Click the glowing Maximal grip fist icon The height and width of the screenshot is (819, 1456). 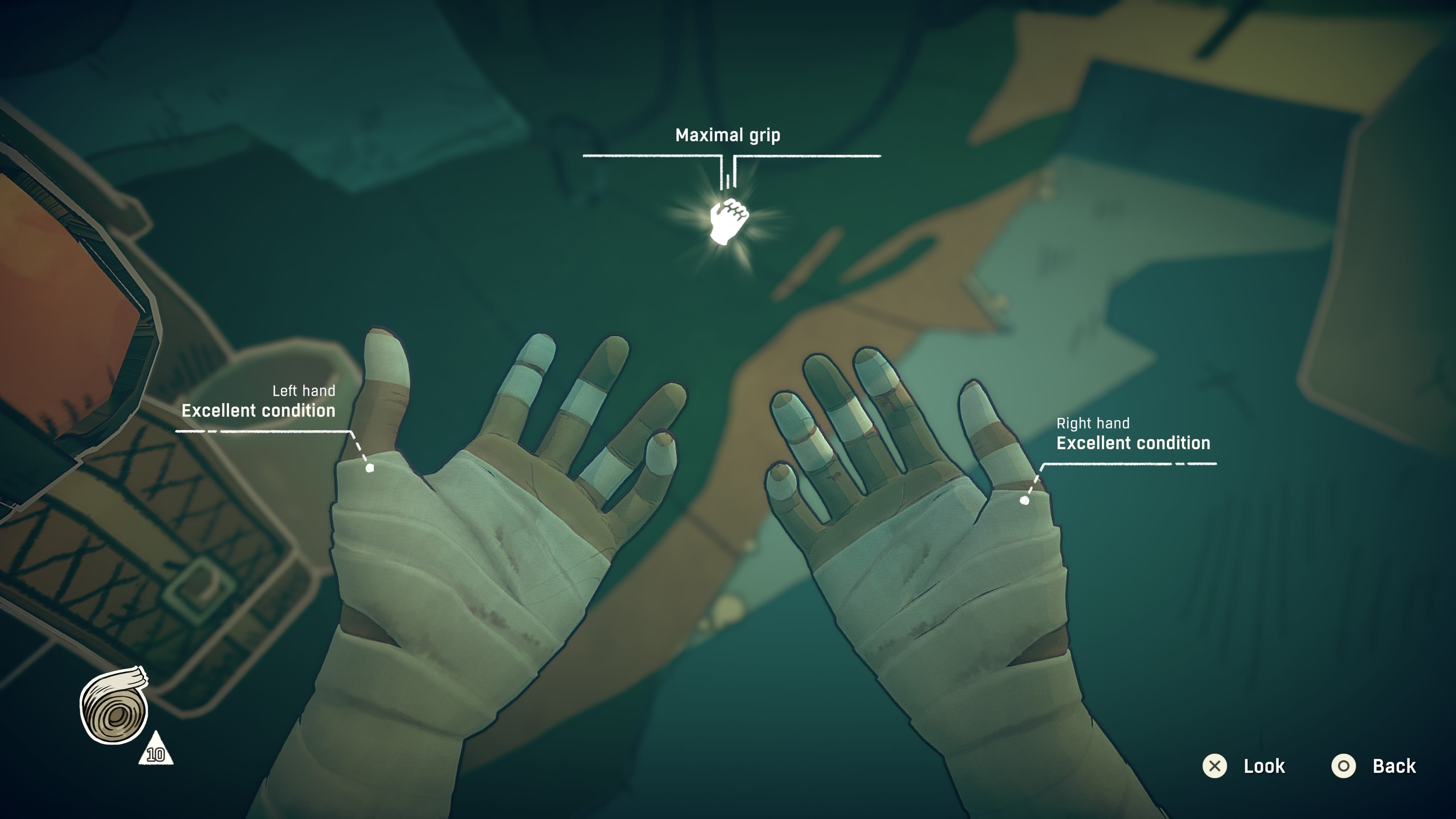click(728, 221)
